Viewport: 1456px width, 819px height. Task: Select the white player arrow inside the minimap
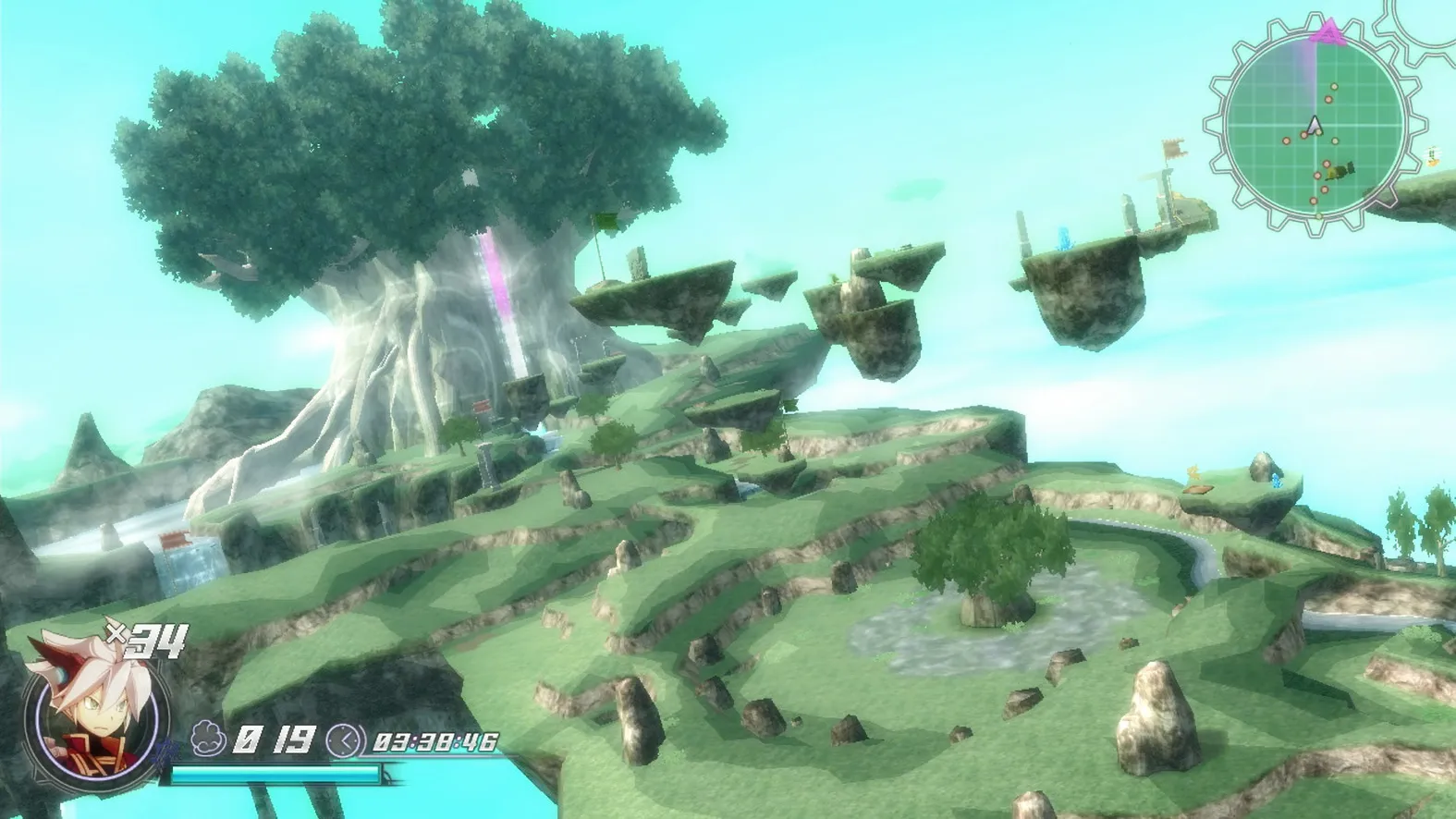[1314, 125]
